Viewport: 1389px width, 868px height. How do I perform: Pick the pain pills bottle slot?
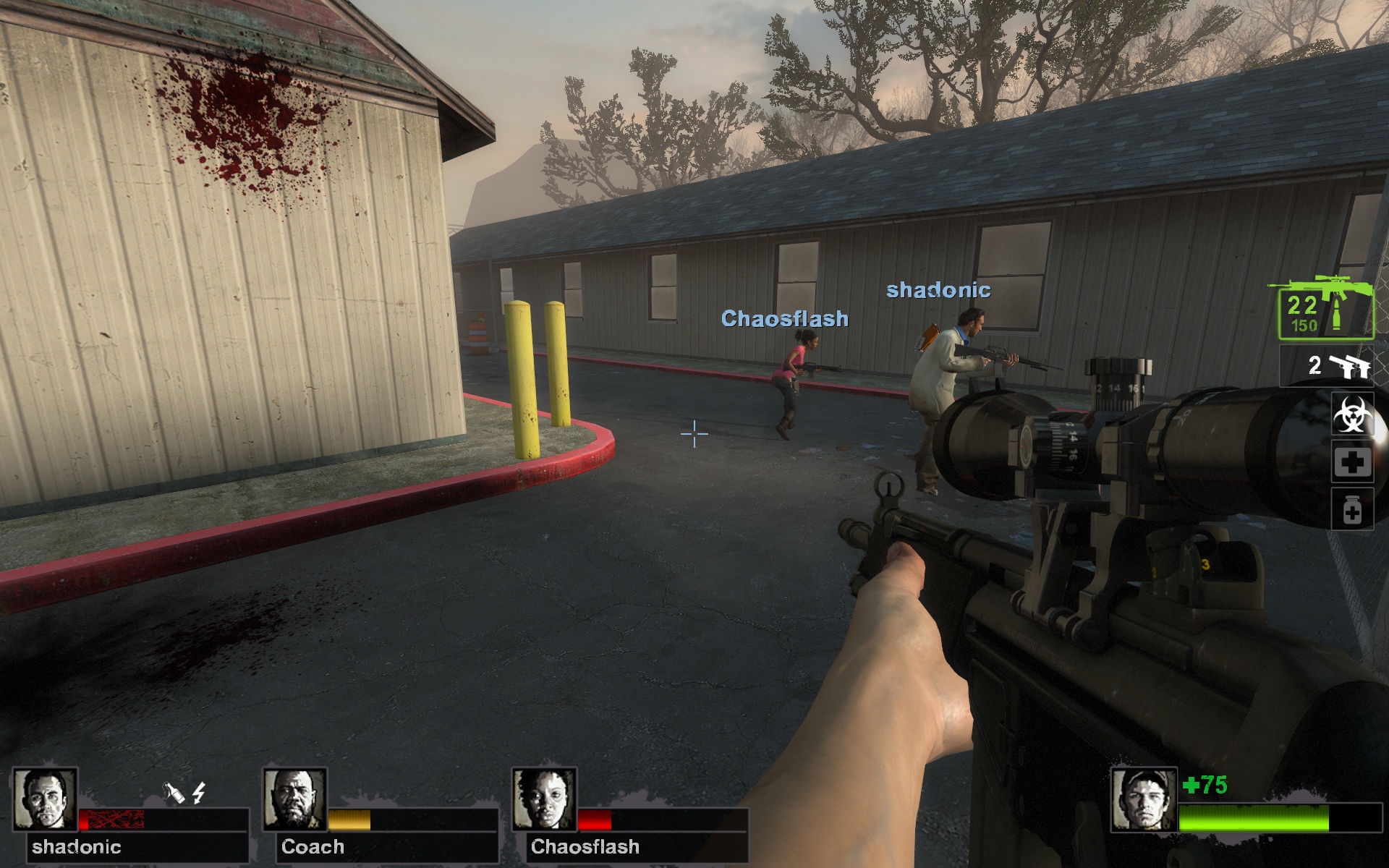click(1352, 510)
